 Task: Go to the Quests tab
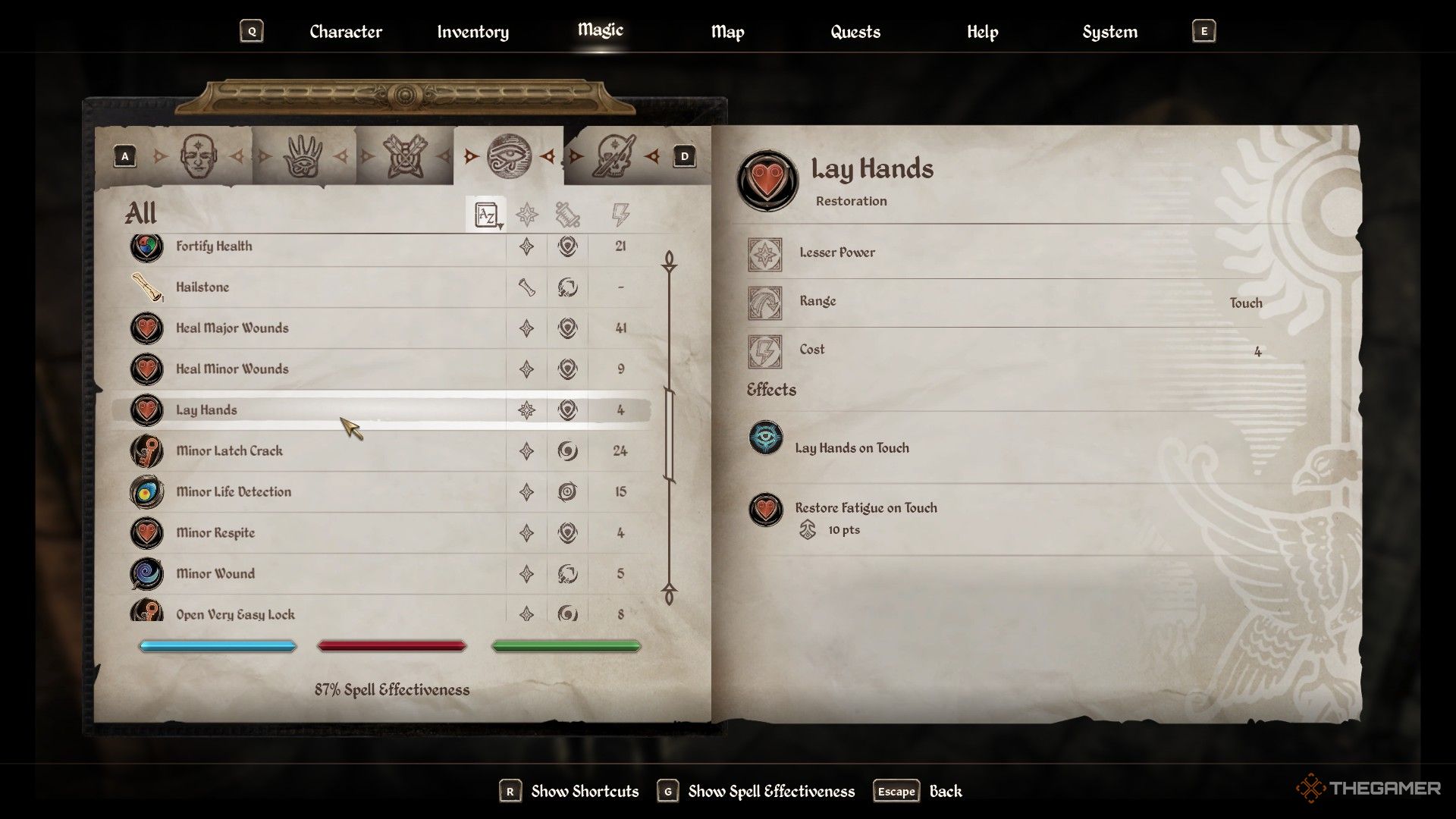point(855,32)
